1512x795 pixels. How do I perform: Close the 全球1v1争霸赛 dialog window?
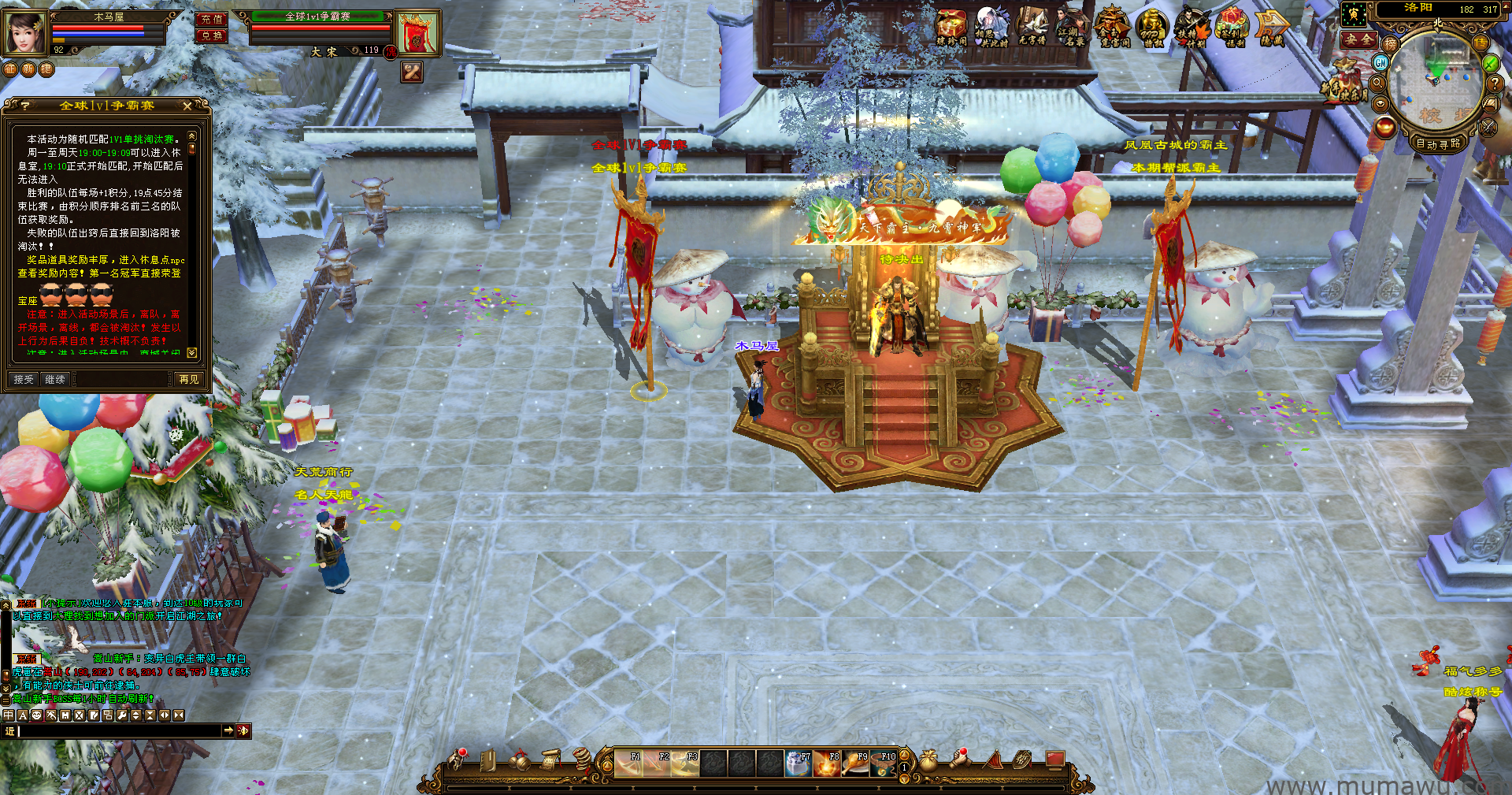187,106
